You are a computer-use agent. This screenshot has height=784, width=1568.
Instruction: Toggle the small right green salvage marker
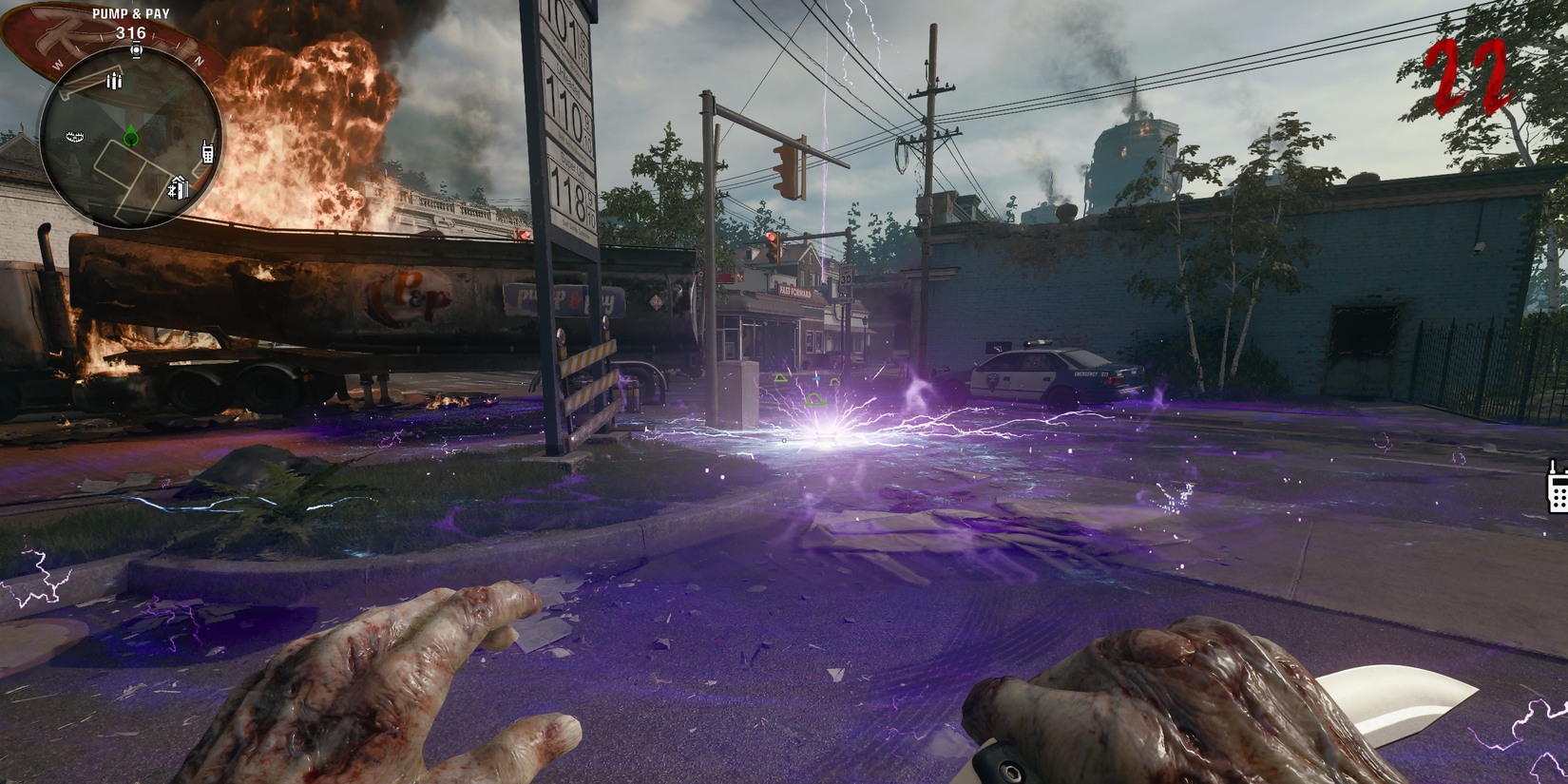coord(834,382)
